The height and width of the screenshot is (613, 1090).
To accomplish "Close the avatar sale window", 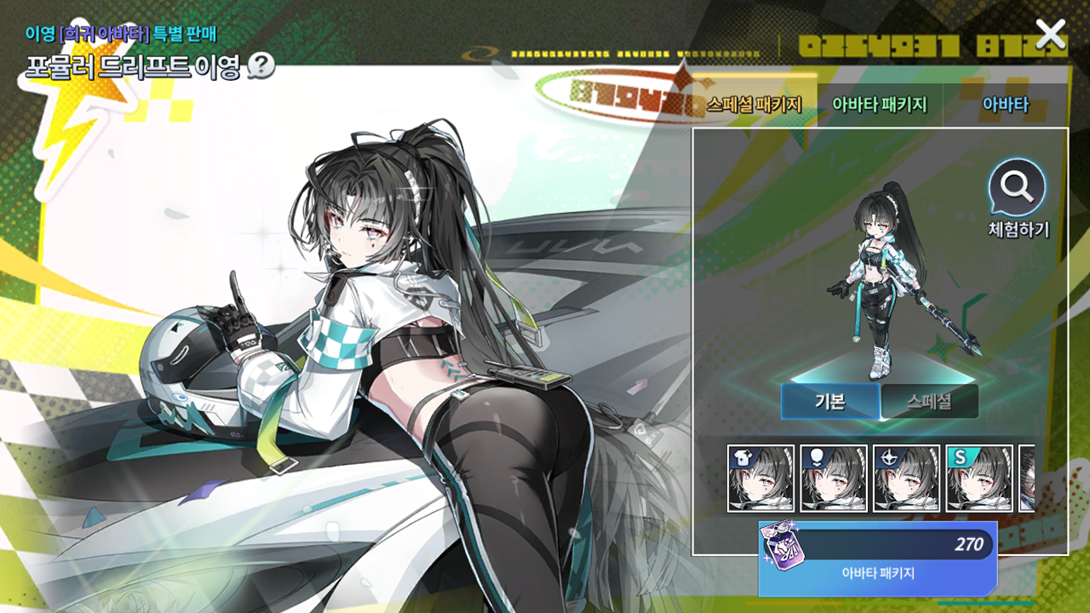I will click(x=1050, y=35).
